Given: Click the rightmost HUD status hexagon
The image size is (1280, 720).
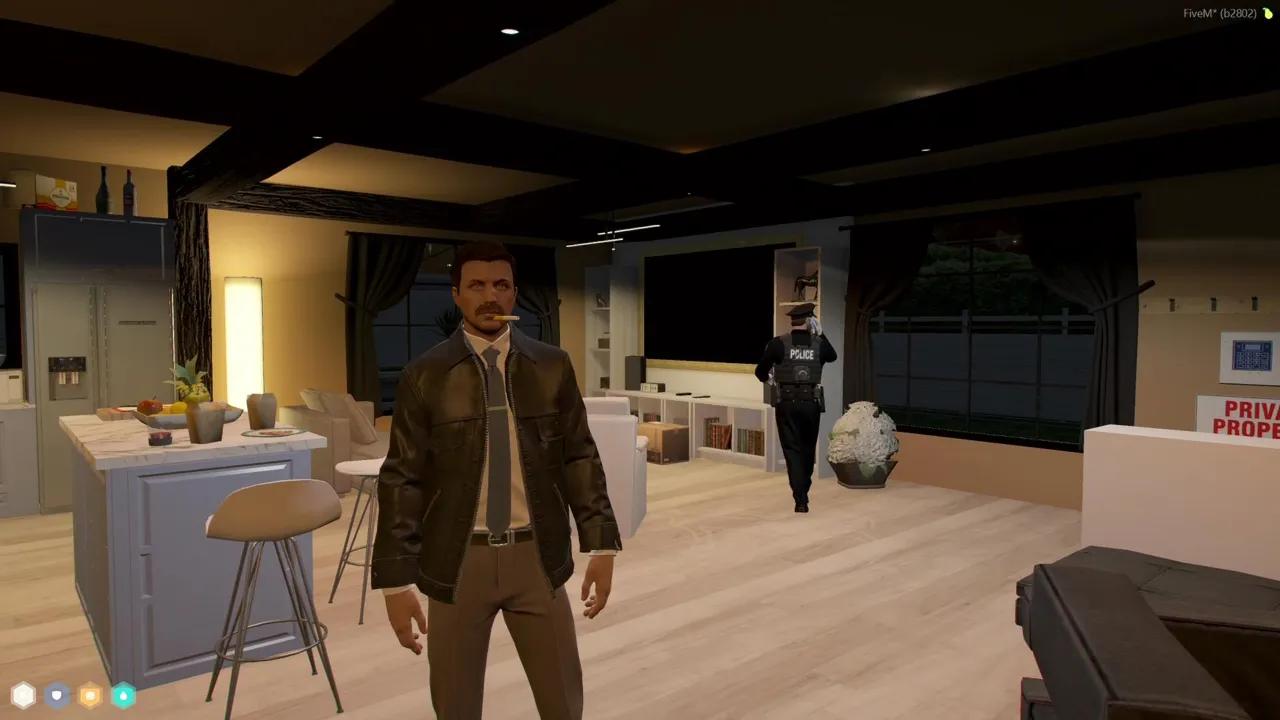Looking at the screenshot, I should point(123,694).
